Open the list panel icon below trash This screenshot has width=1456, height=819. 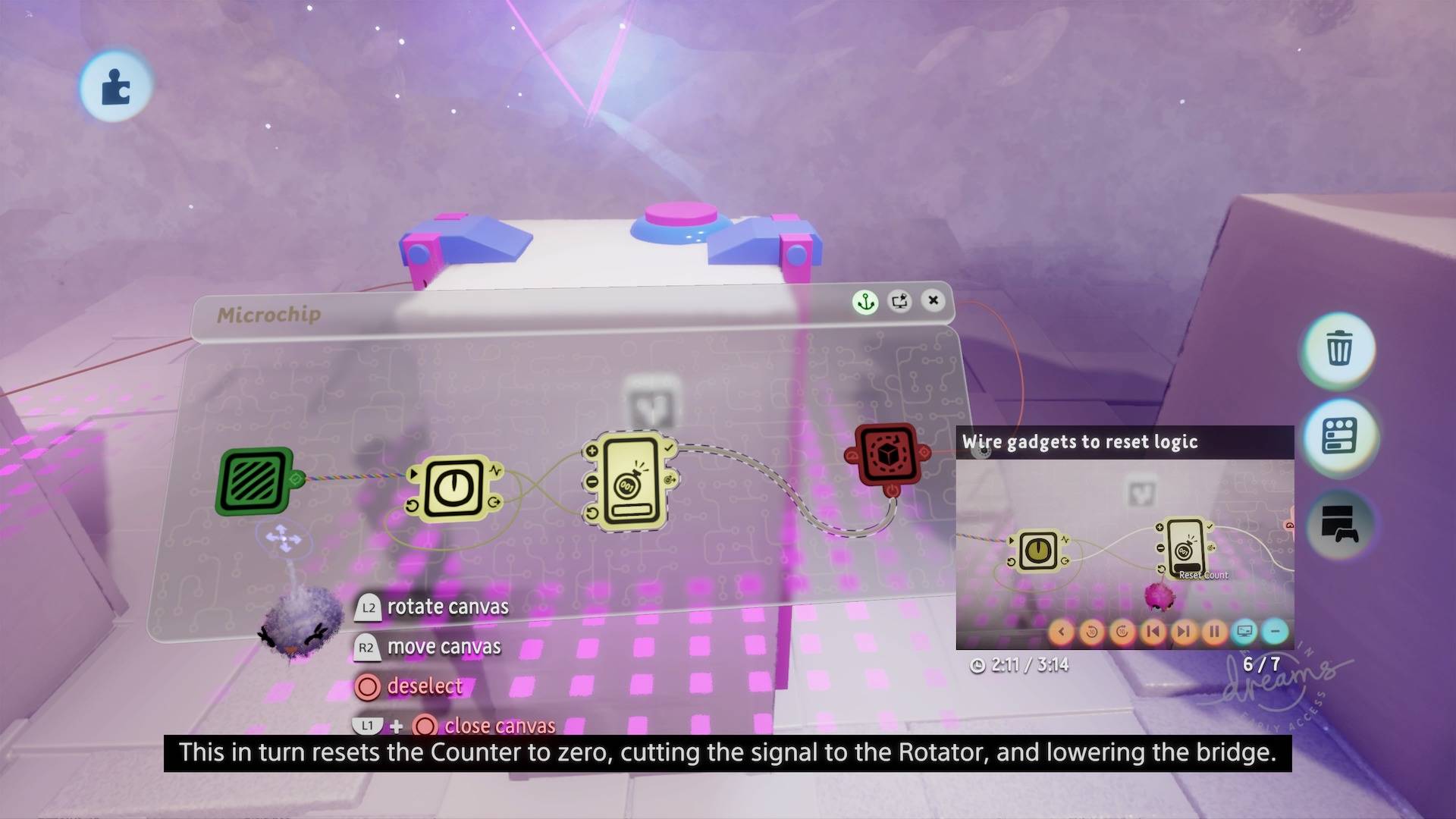coord(1339,436)
